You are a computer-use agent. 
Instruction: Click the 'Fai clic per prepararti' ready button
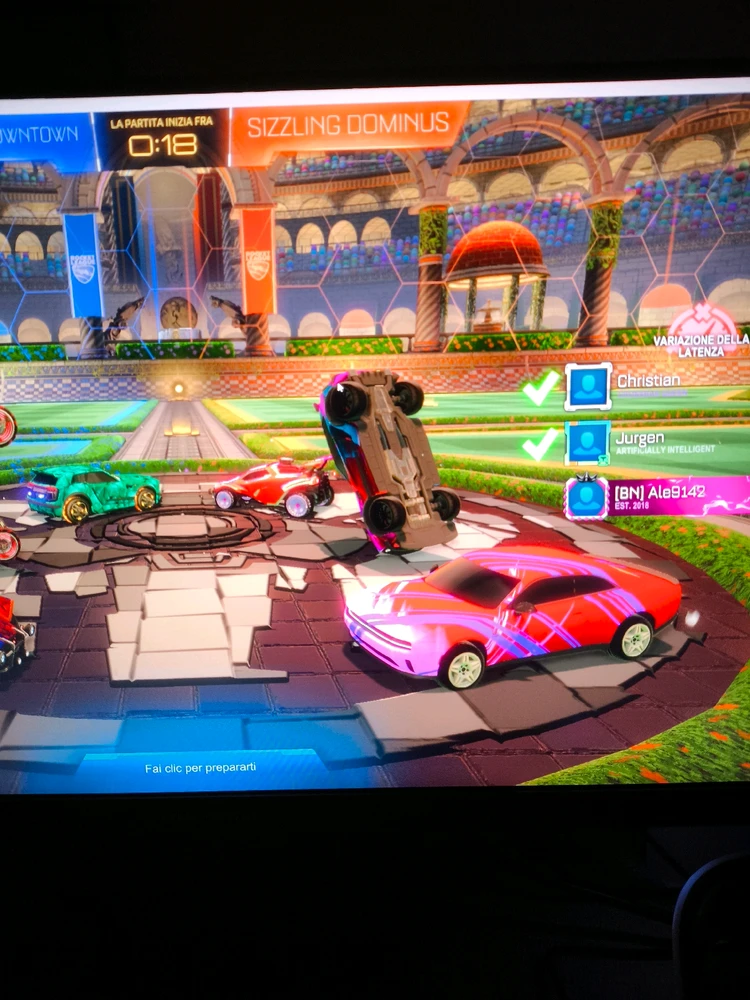(200, 768)
